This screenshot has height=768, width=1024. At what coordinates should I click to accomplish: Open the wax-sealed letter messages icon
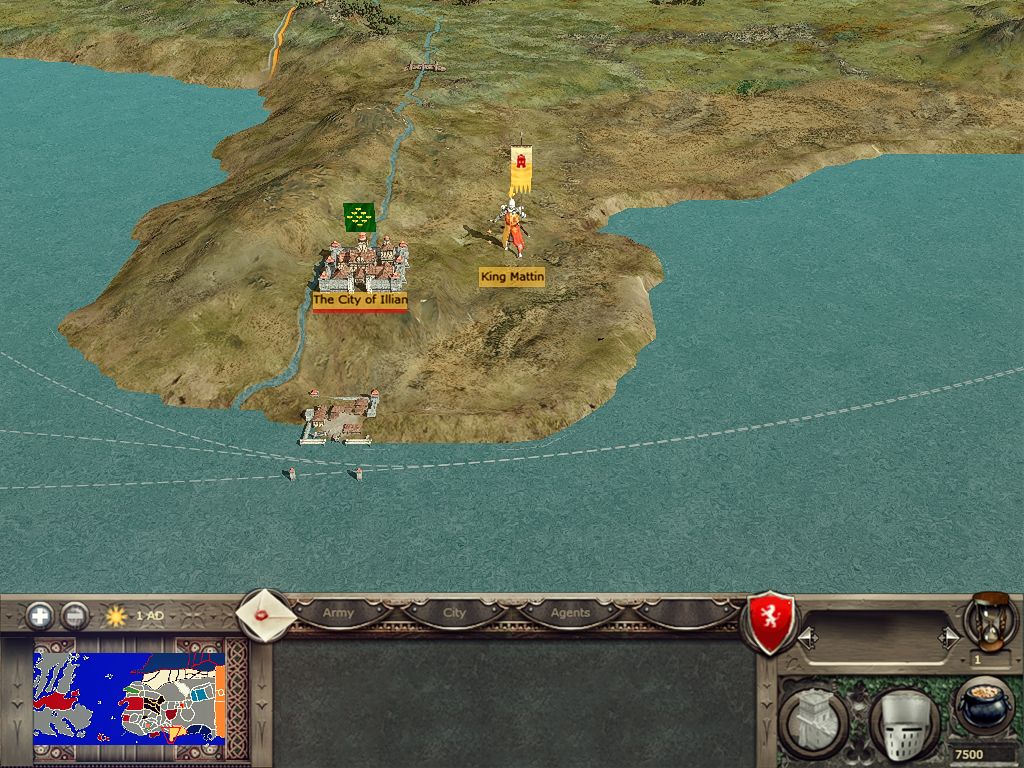click(265, 614)
